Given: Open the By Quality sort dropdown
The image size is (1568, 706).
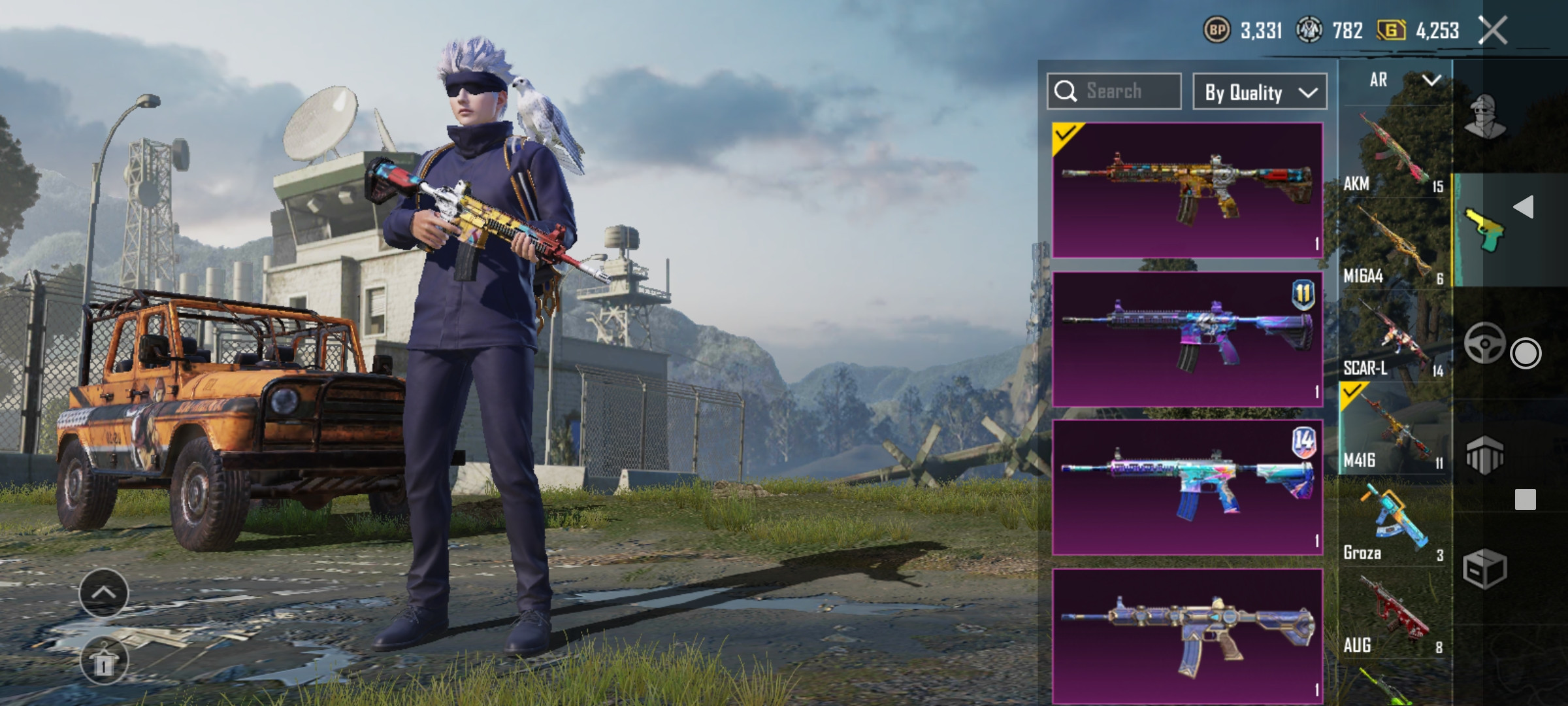Looking at the screenshot, I should pyautogui.click(x=1259, y=92).
